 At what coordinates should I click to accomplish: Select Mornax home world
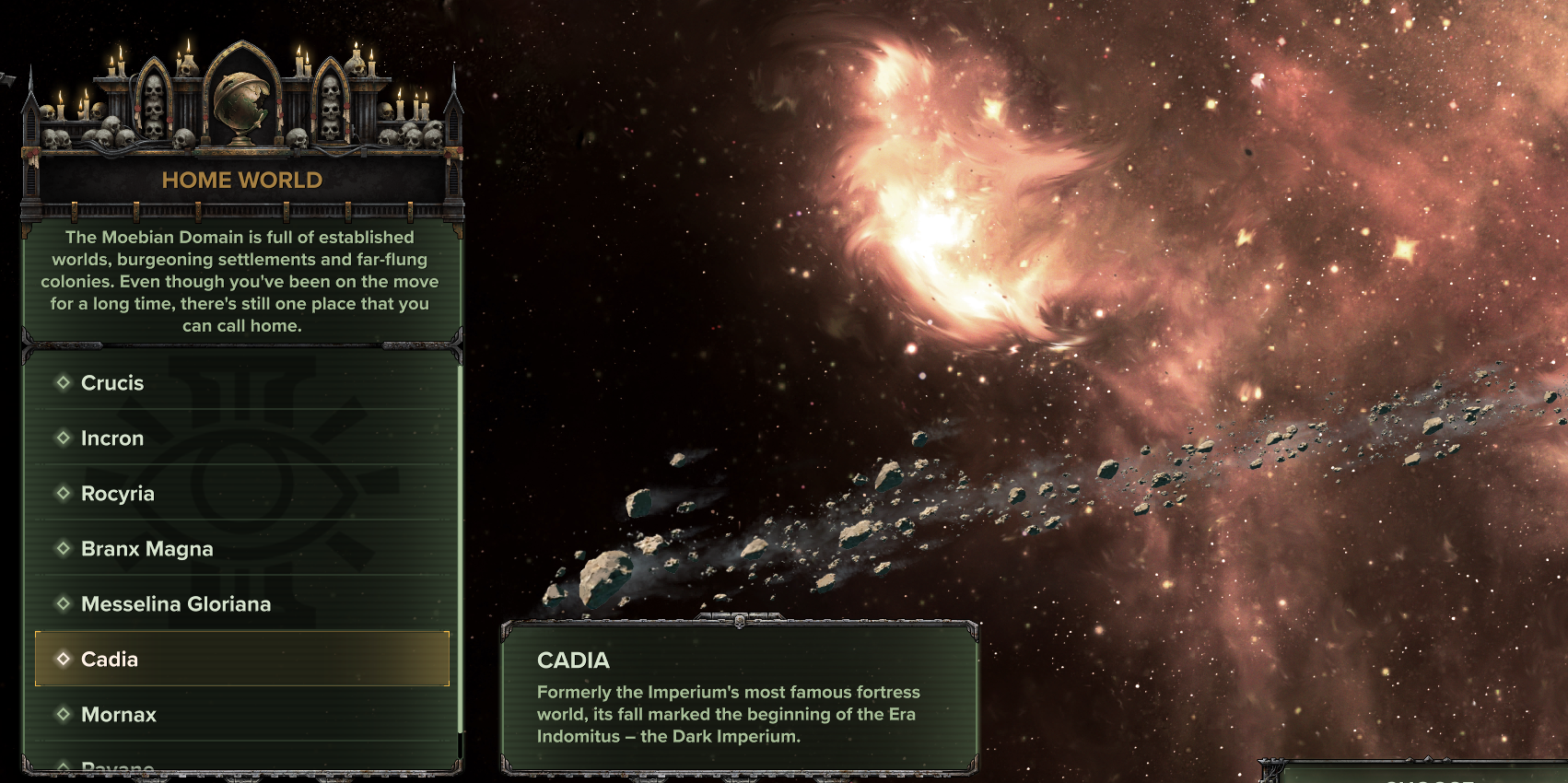click(119, 715)
